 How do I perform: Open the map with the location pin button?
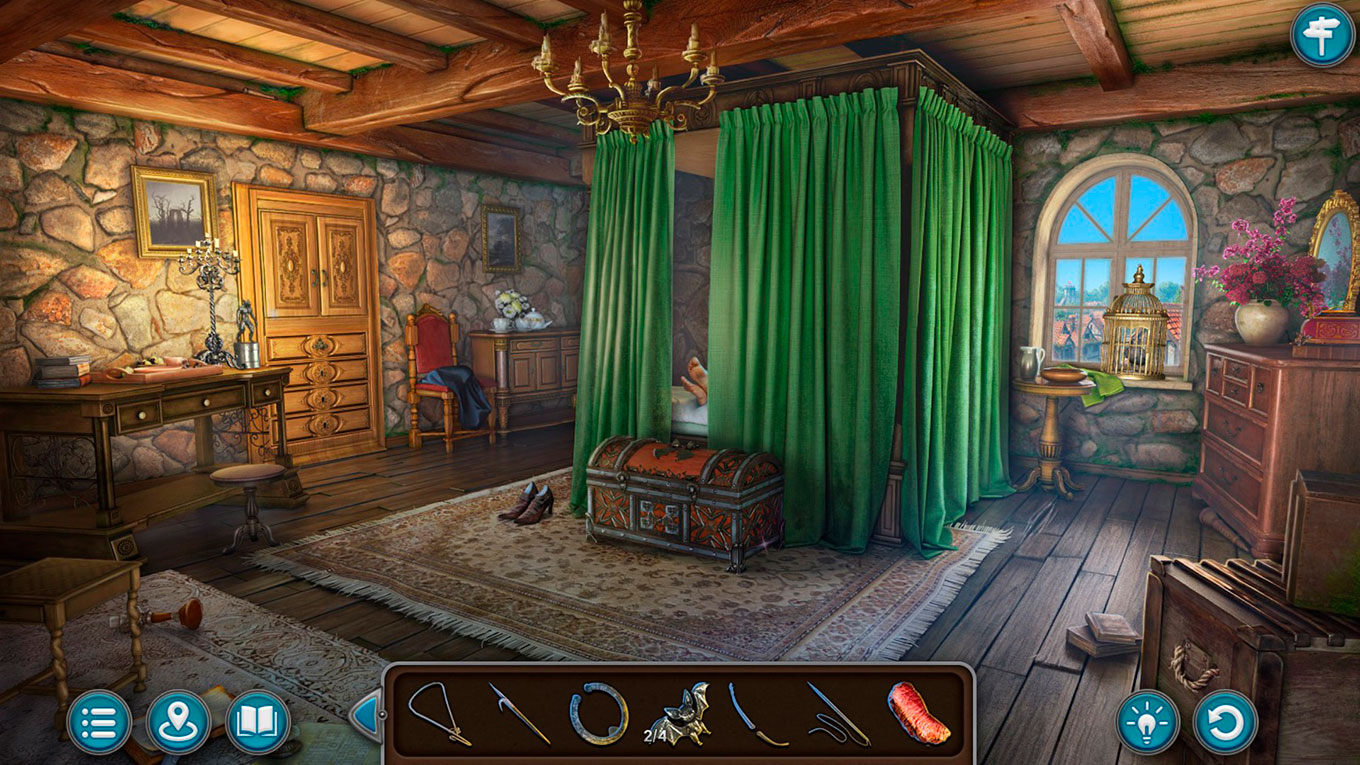click(x=178, y=721)
